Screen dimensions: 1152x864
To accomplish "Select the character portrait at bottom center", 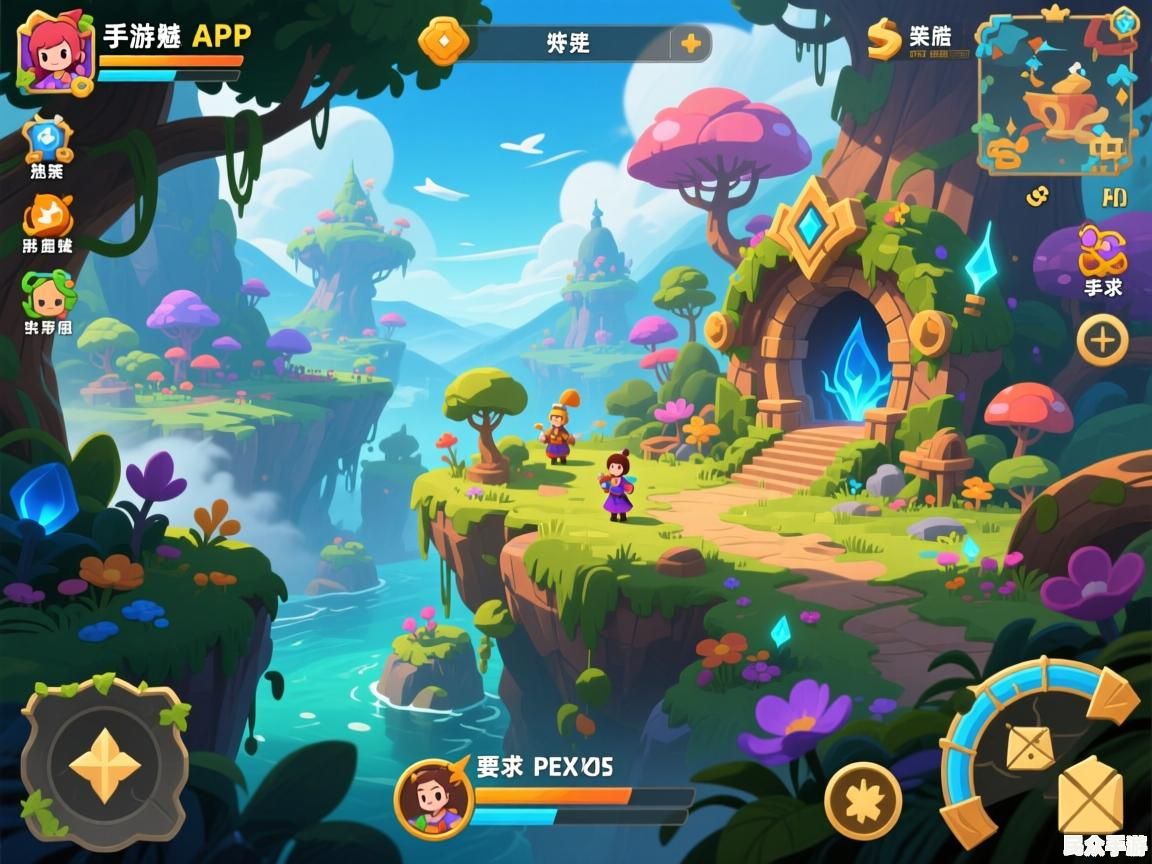I will pos(433,797).
